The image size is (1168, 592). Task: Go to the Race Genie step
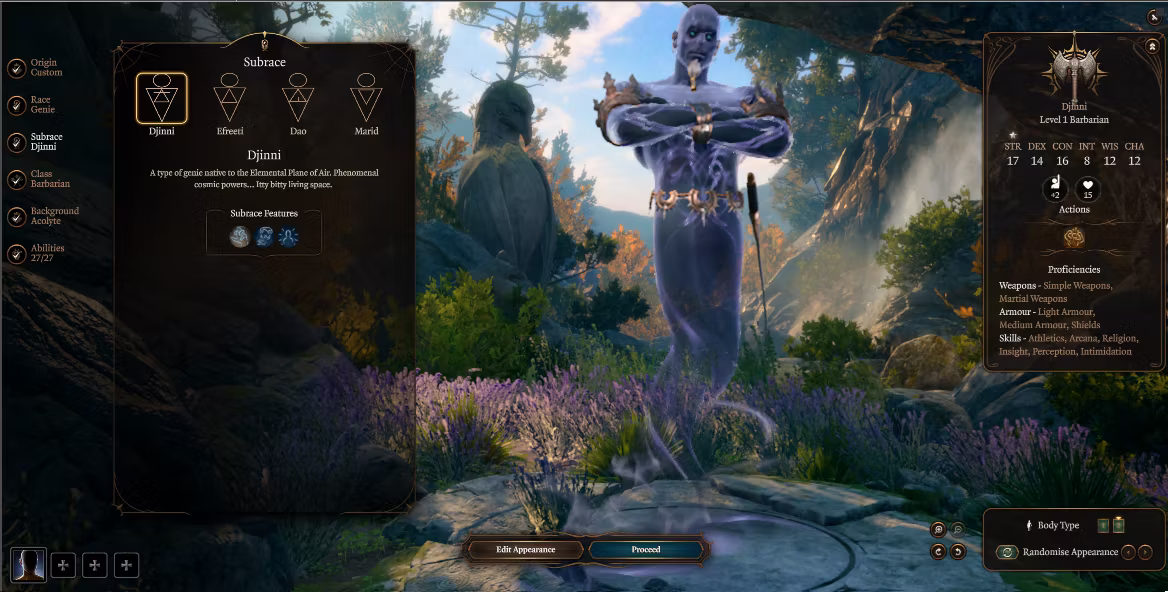(17, 105)
